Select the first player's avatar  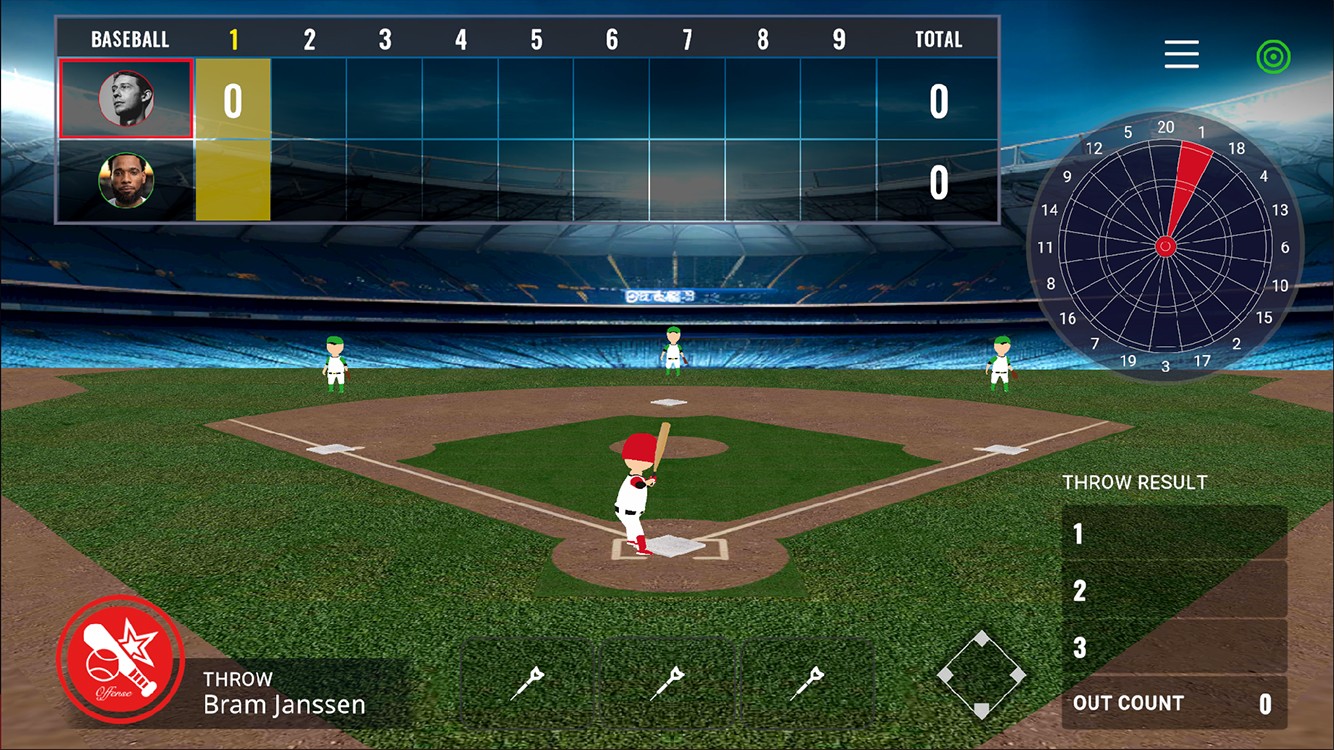[x=126, y=98]
